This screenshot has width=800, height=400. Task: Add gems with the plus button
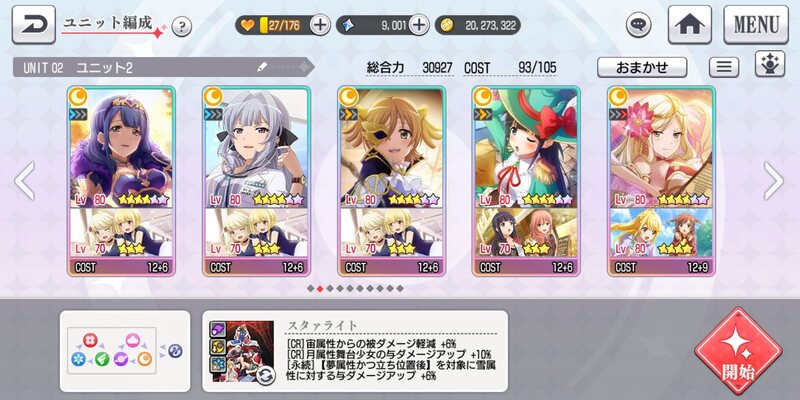pyautogui.click(x=419, y=24)
